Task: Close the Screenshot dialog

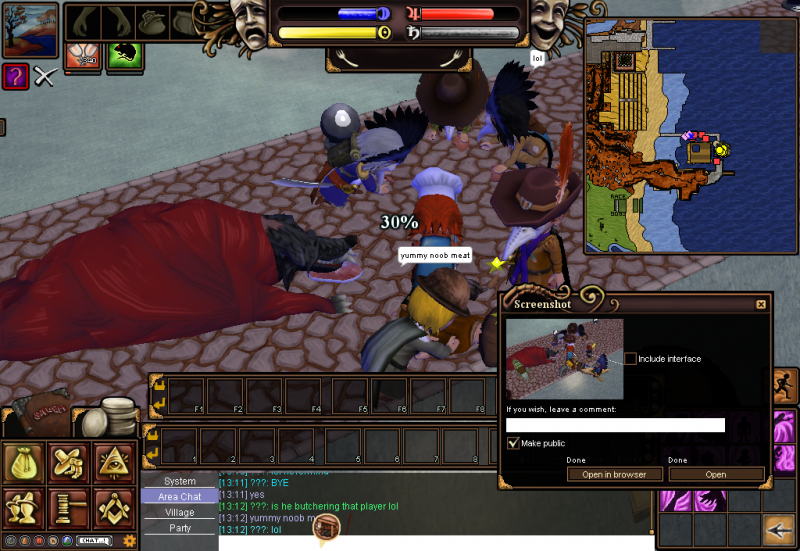Action: (x=761, y=304)
